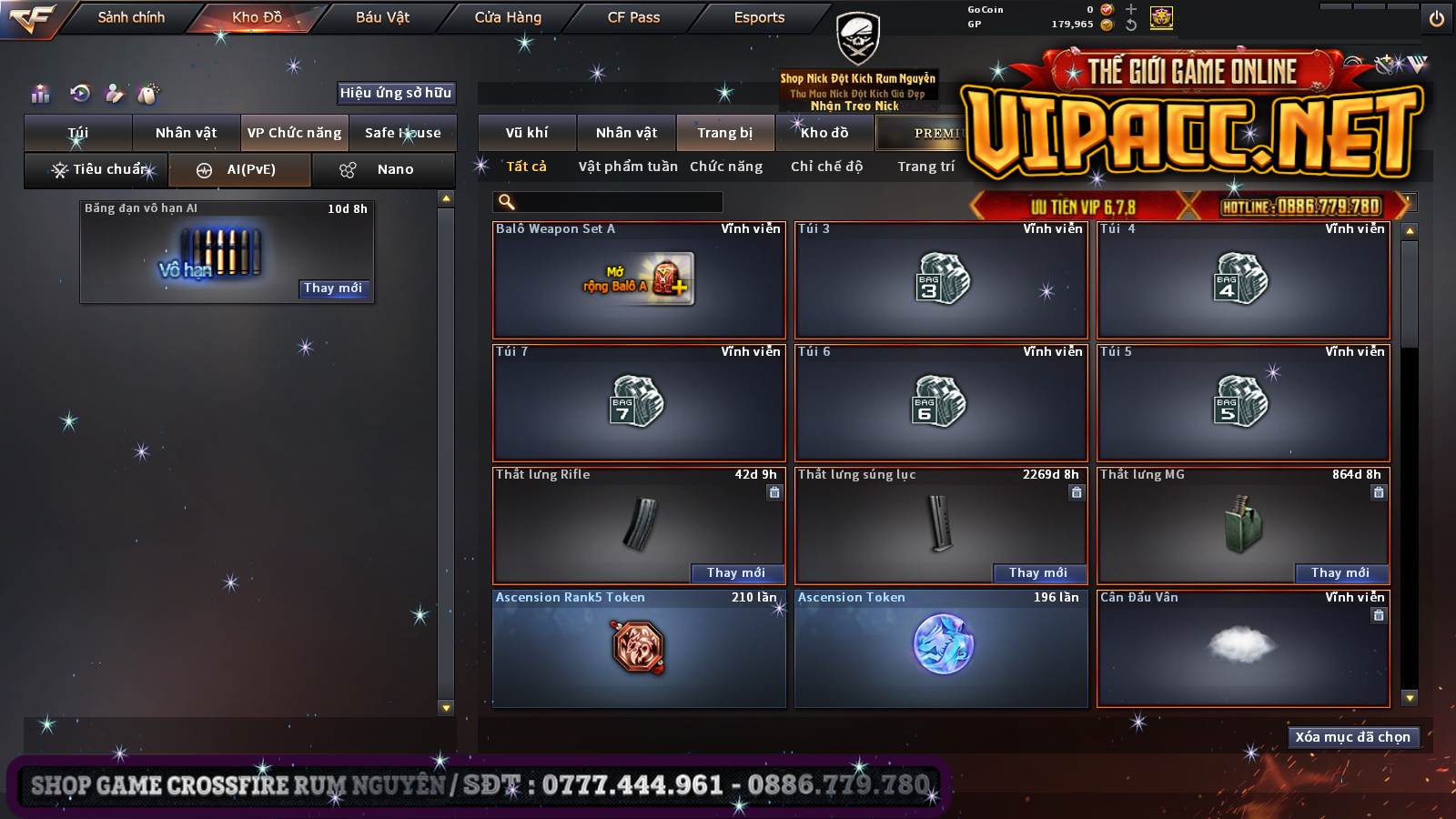Select the Nano mode tab
This screenshot has width=1456, height=819.
click(383, 169)
